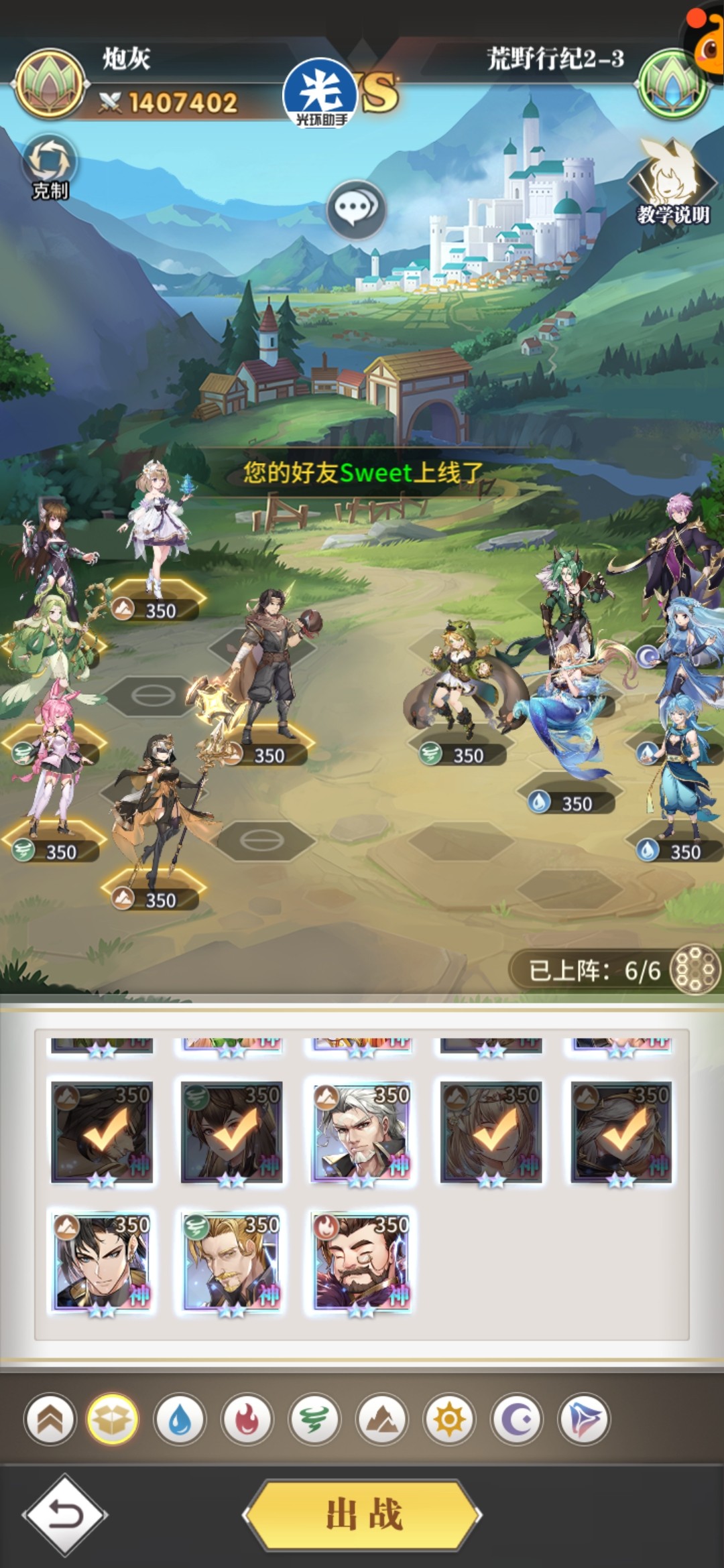Open the 克制 counter chart
The image size is (724, 1568).
click(50, 167)
